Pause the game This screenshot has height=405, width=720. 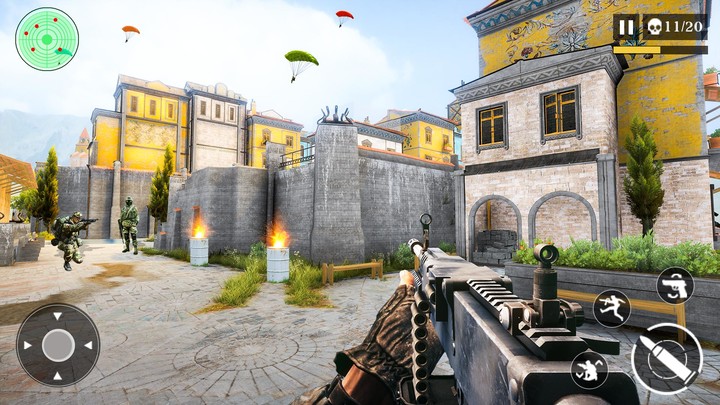(626, 27)
